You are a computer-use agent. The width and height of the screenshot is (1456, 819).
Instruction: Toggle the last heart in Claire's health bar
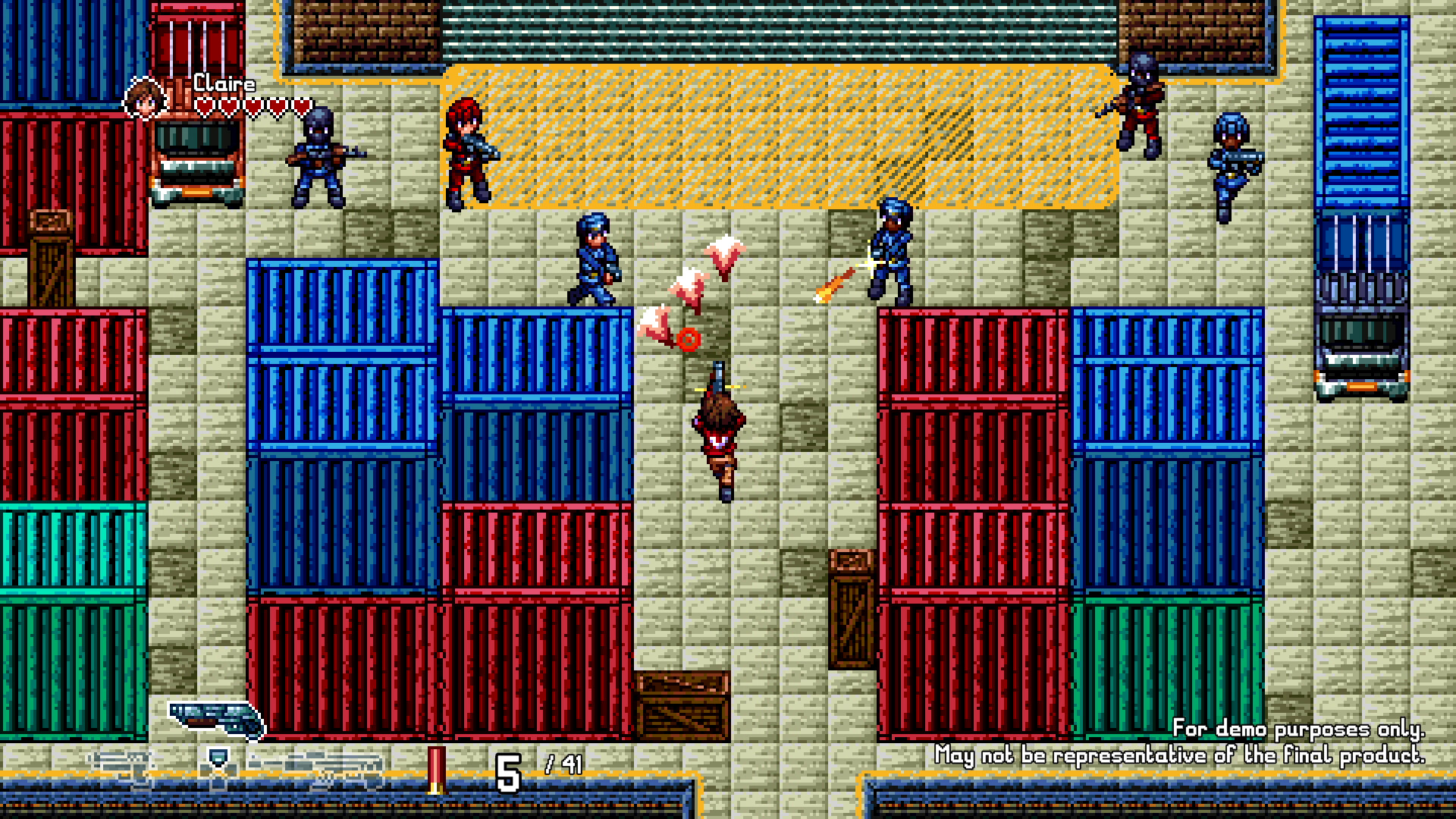tap(300, 105)
